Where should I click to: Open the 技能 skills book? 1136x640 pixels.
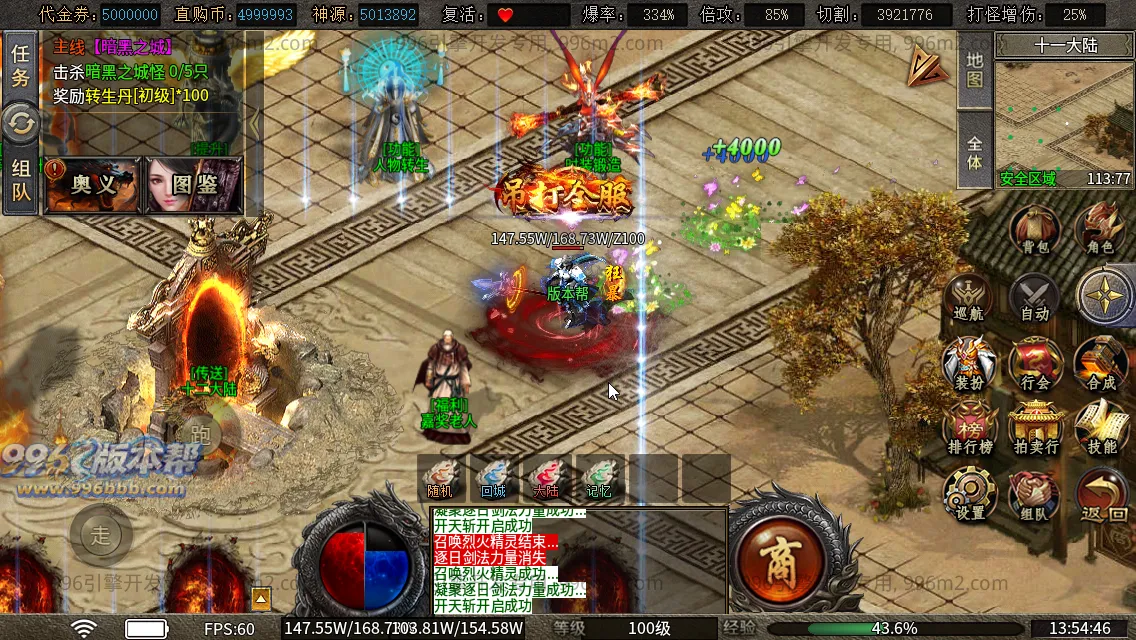tap(1101, 430)
